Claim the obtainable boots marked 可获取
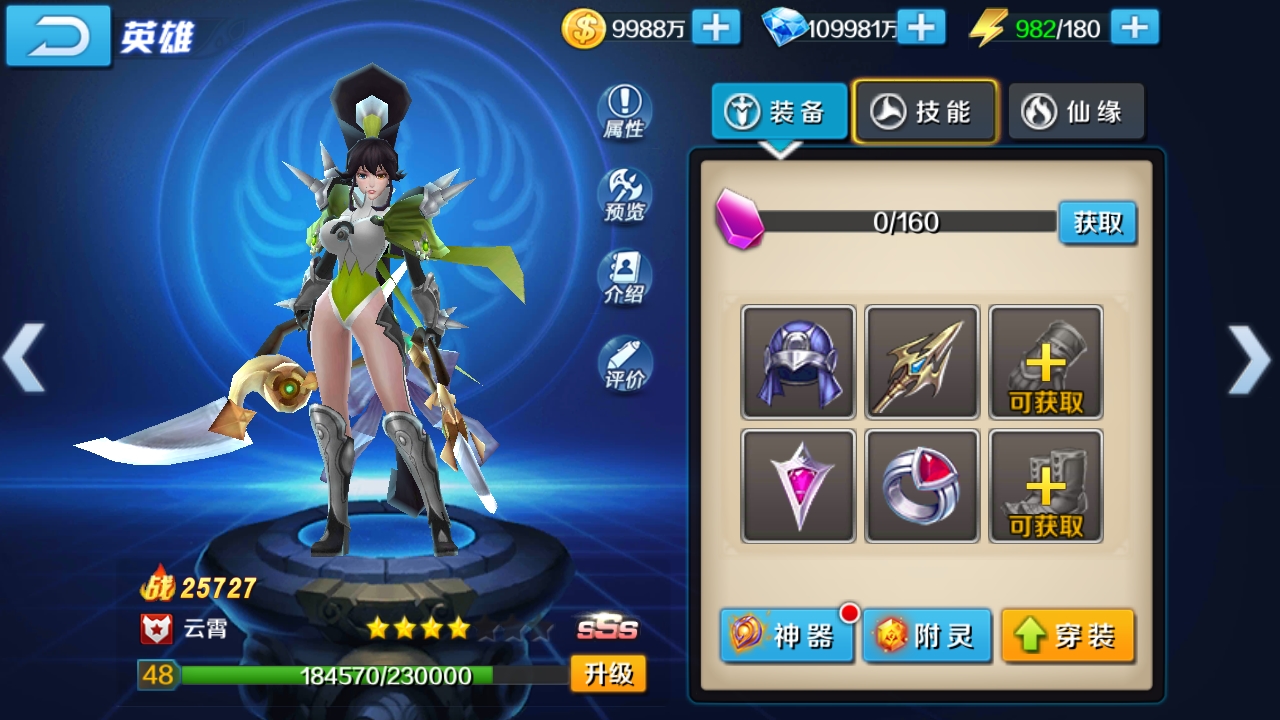 [1044, 486]
